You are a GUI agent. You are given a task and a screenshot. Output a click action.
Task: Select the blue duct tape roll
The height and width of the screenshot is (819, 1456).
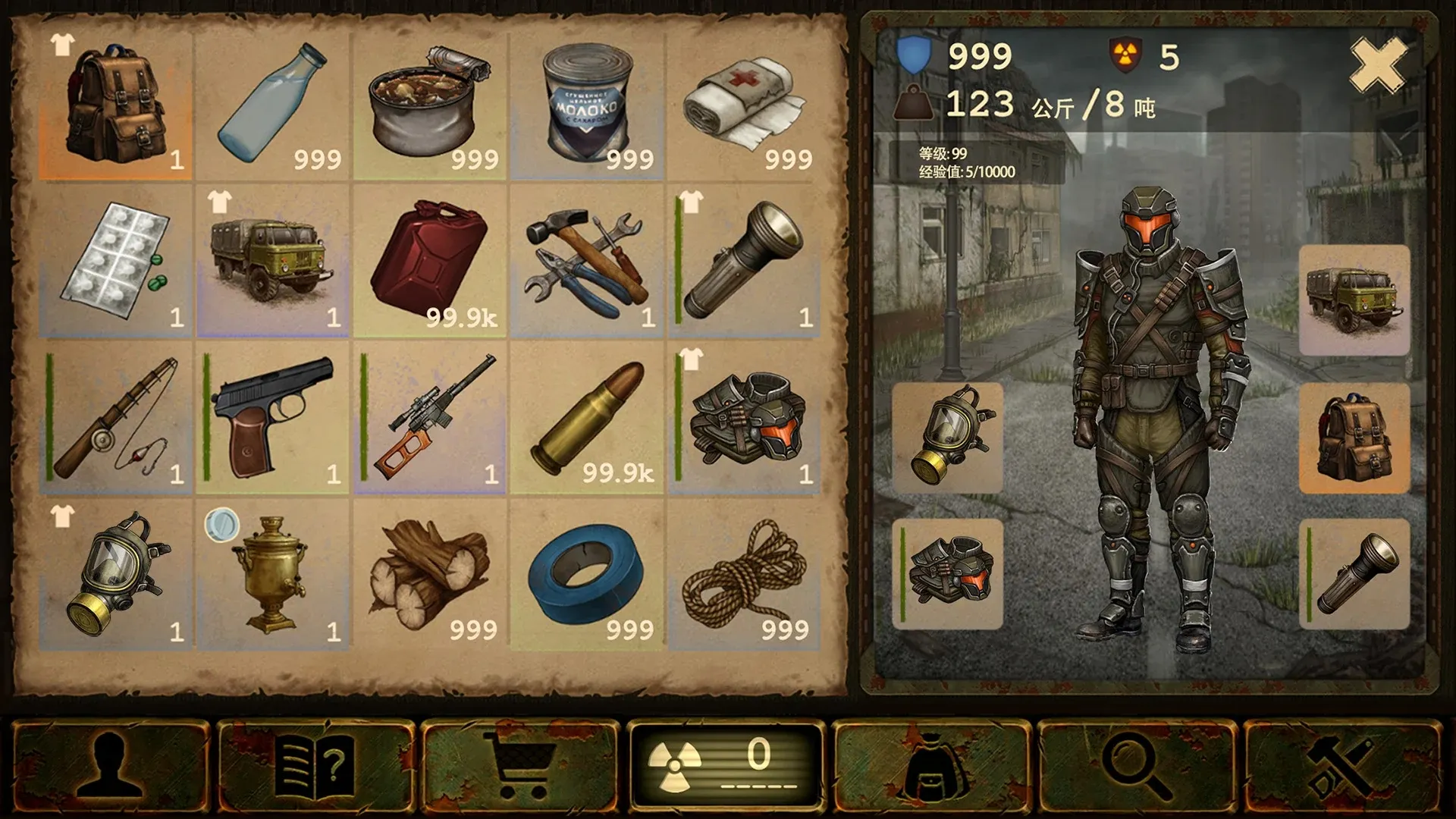click(587, 575)
